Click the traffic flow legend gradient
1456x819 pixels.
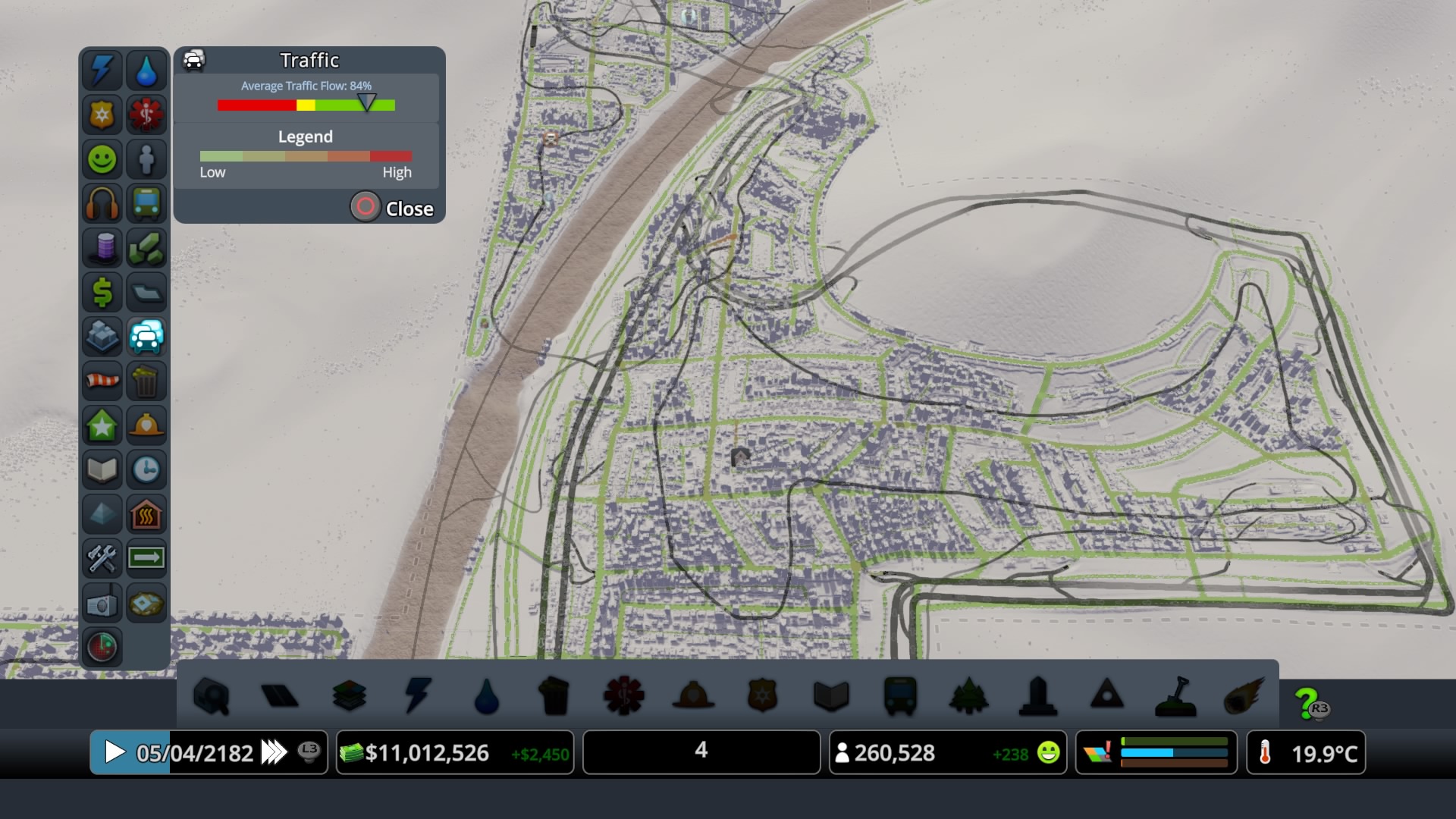(306, 155)
